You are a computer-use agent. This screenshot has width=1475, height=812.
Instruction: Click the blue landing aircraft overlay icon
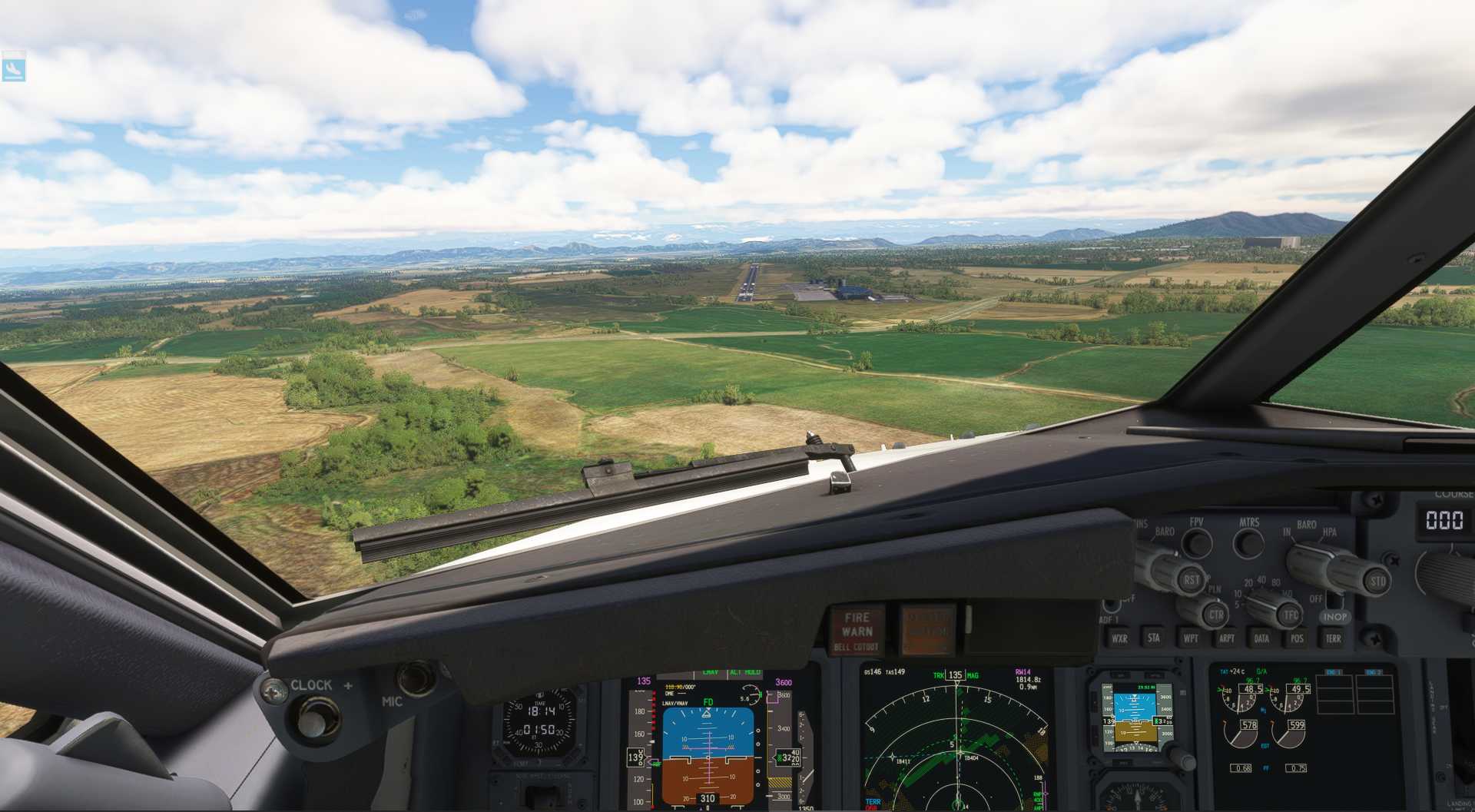(13, 68)
